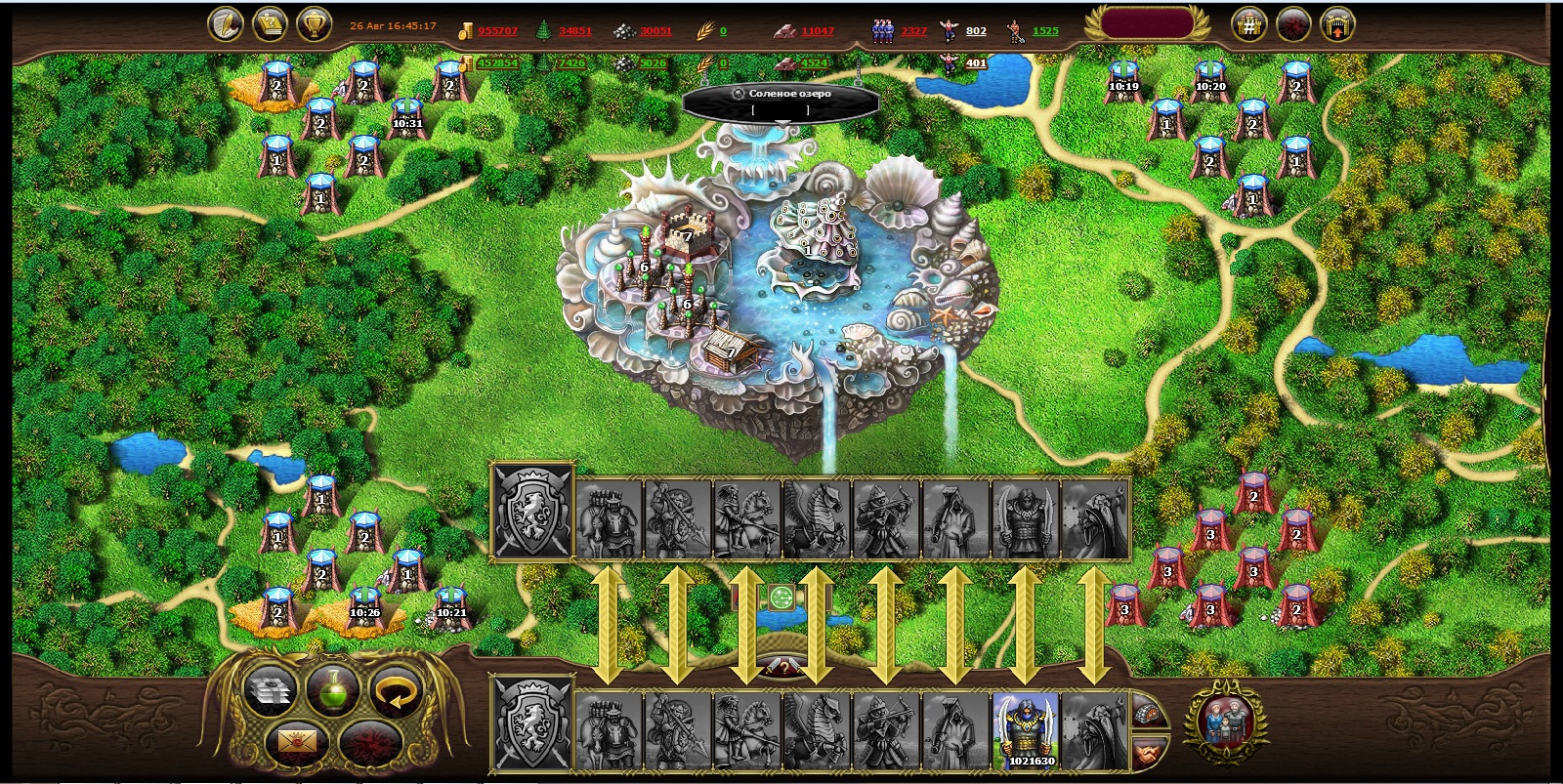
Task: Select the lion crest shield in bottom army row
Action: click(532, 724)
